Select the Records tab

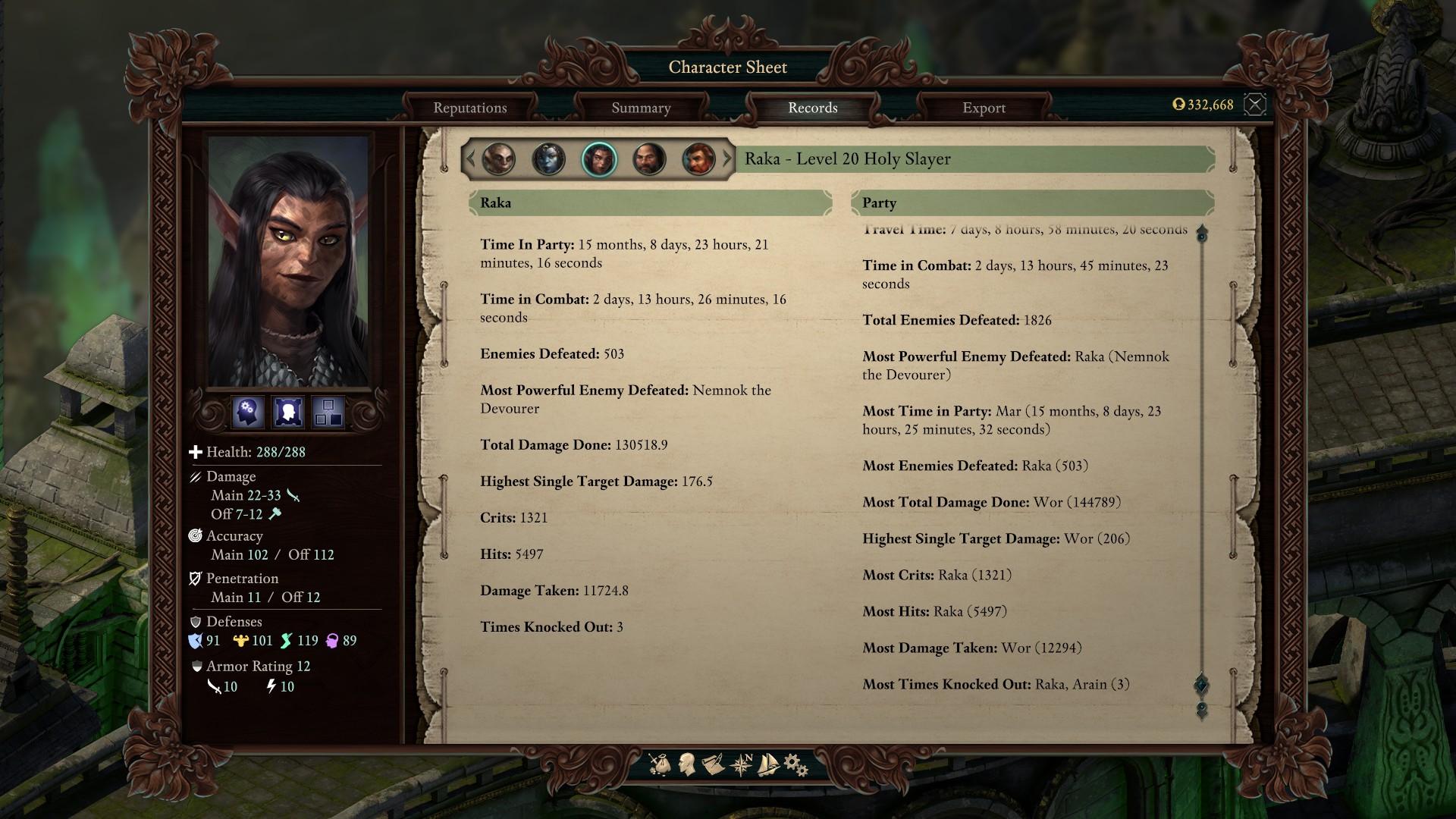point(812,108)
